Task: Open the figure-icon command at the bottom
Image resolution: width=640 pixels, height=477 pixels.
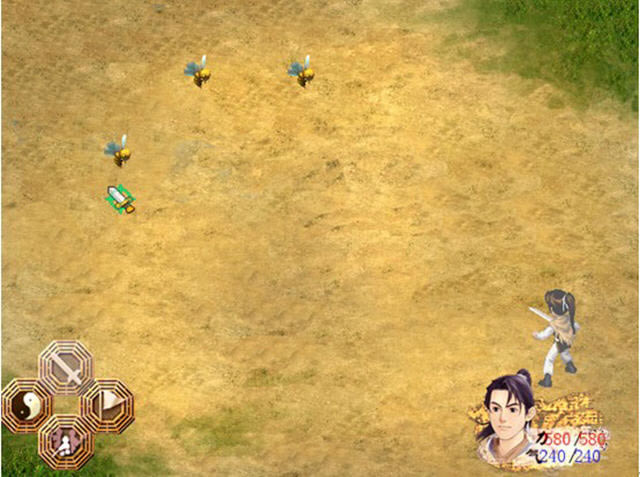Action: (67, 441)
